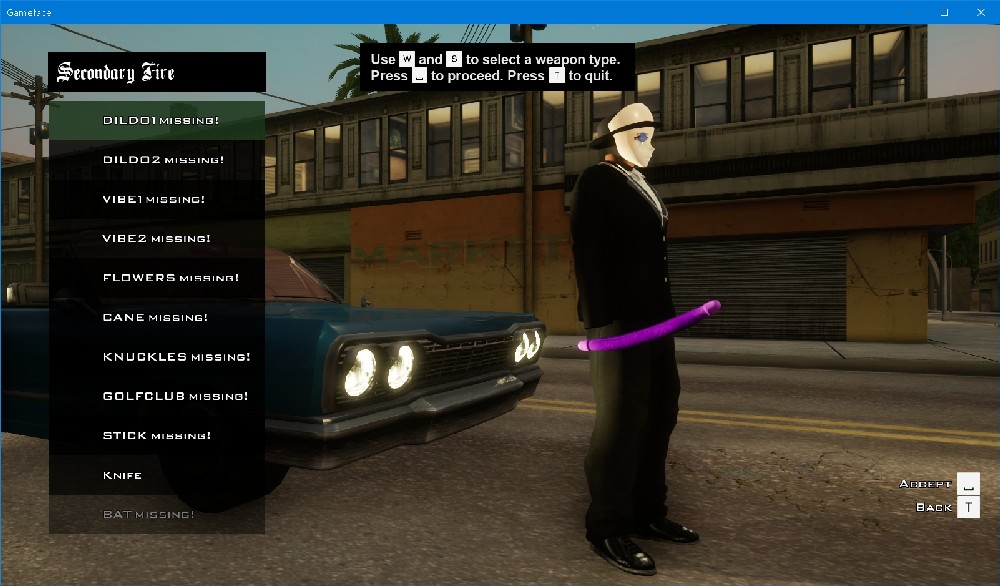The image size is (1000, 586).
Task: Maximize the game window
Action: click(x=945, y=12)
